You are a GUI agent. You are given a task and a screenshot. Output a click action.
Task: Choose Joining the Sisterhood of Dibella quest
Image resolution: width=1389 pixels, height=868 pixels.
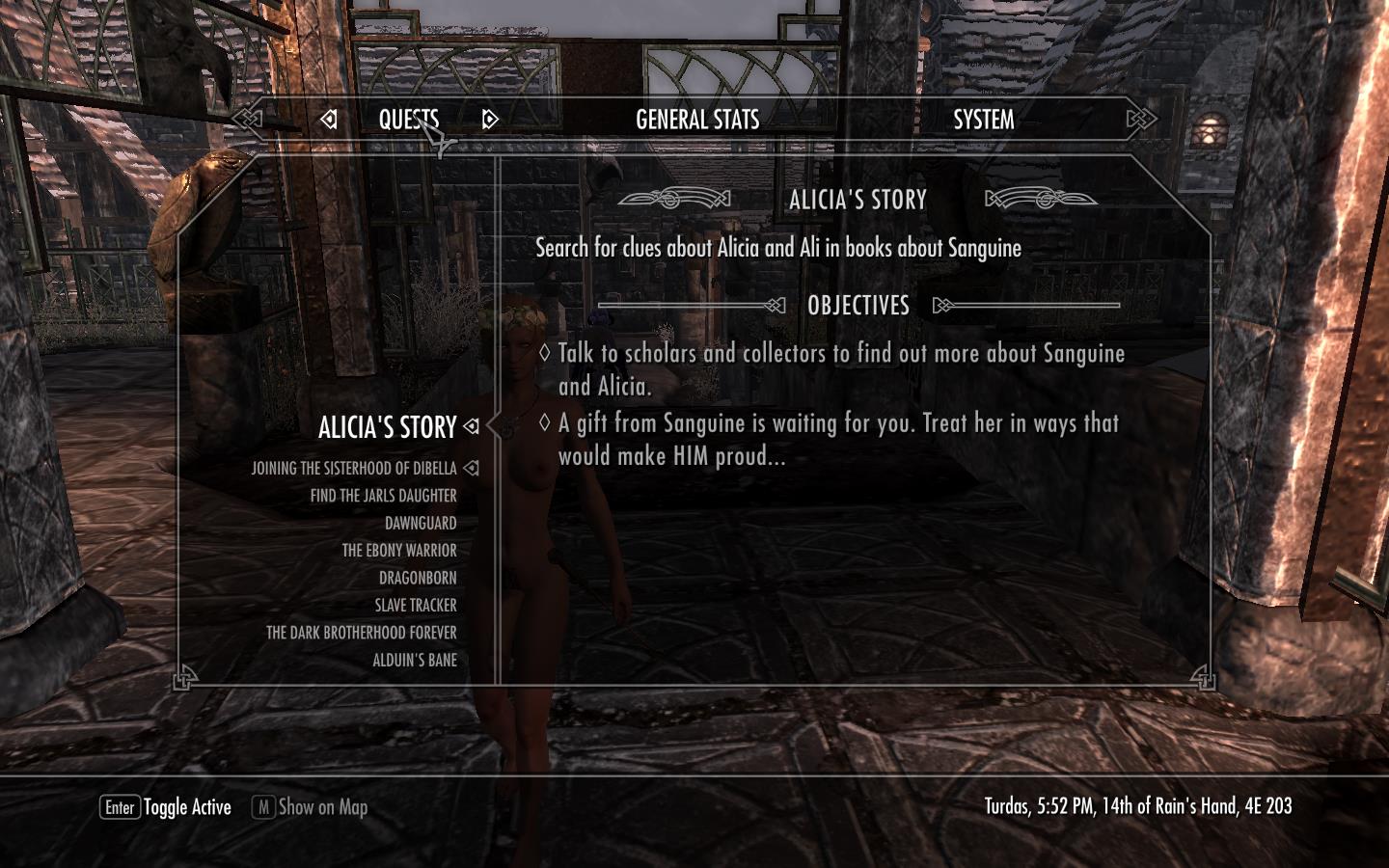pyautogui.click(x=354, y=469)
